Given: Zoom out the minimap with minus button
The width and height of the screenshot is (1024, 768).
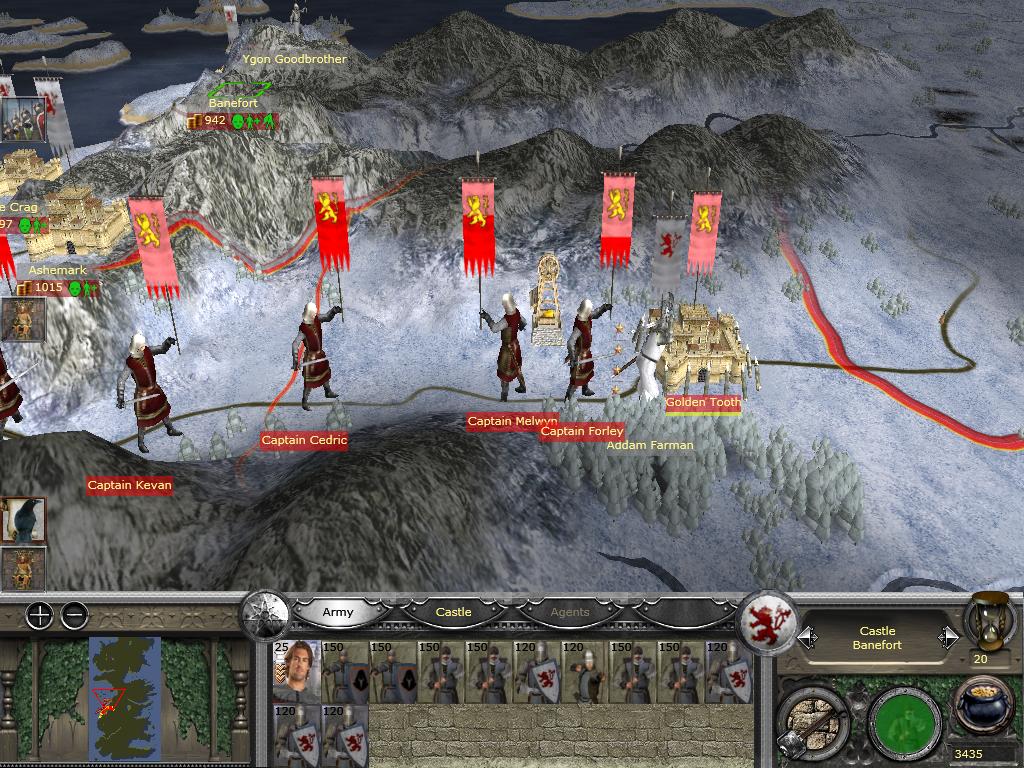Looking at the screenshot, I should tap(74, 615).
